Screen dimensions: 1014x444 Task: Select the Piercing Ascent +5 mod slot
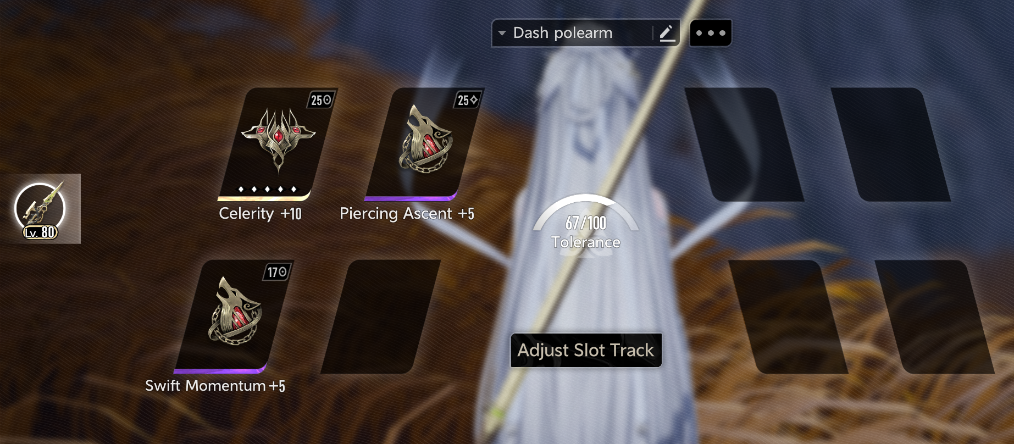pos(416,144)
